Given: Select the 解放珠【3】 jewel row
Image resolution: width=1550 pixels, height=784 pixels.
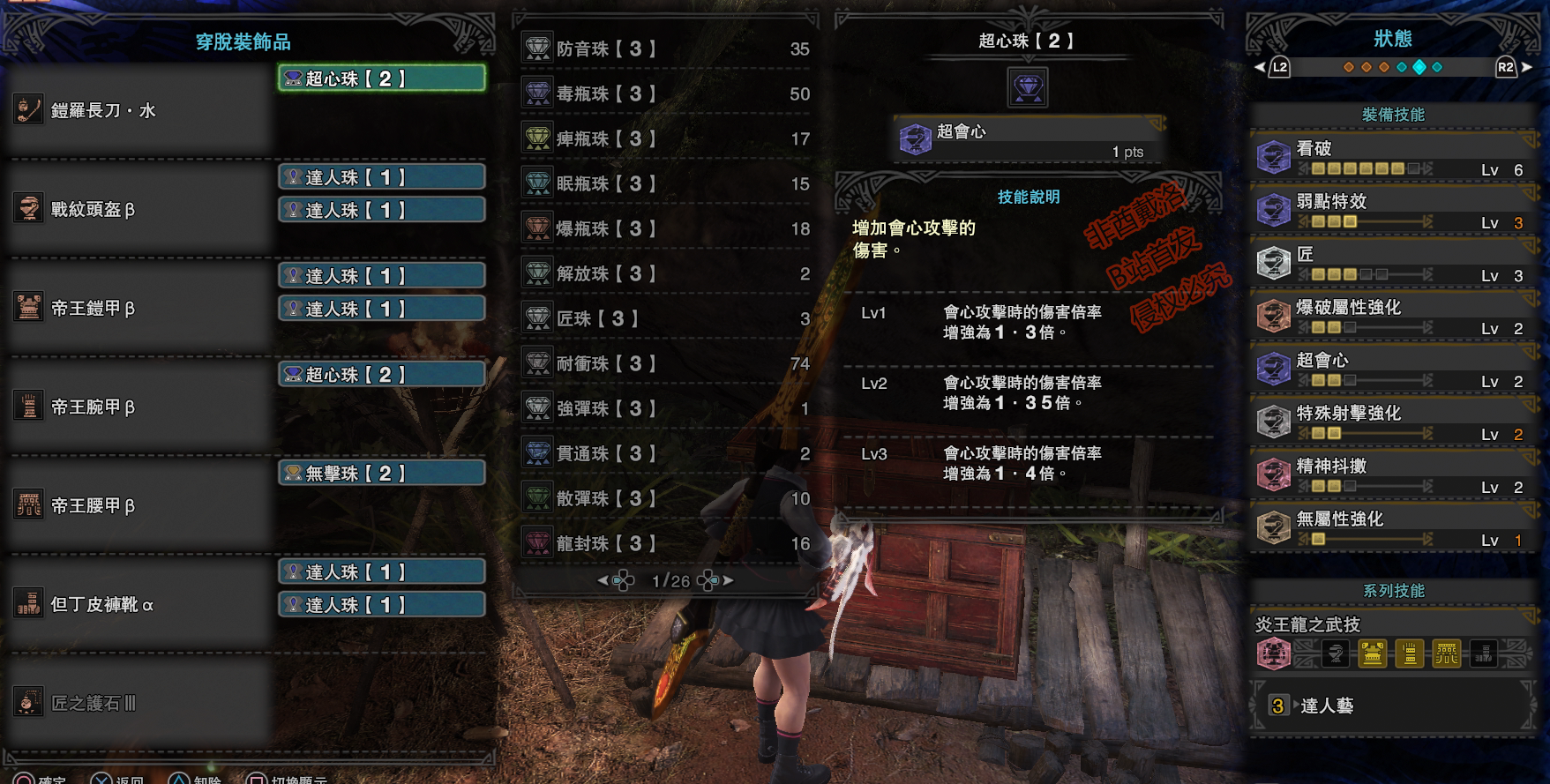Looking at the screenshot, I should [666, 273].
